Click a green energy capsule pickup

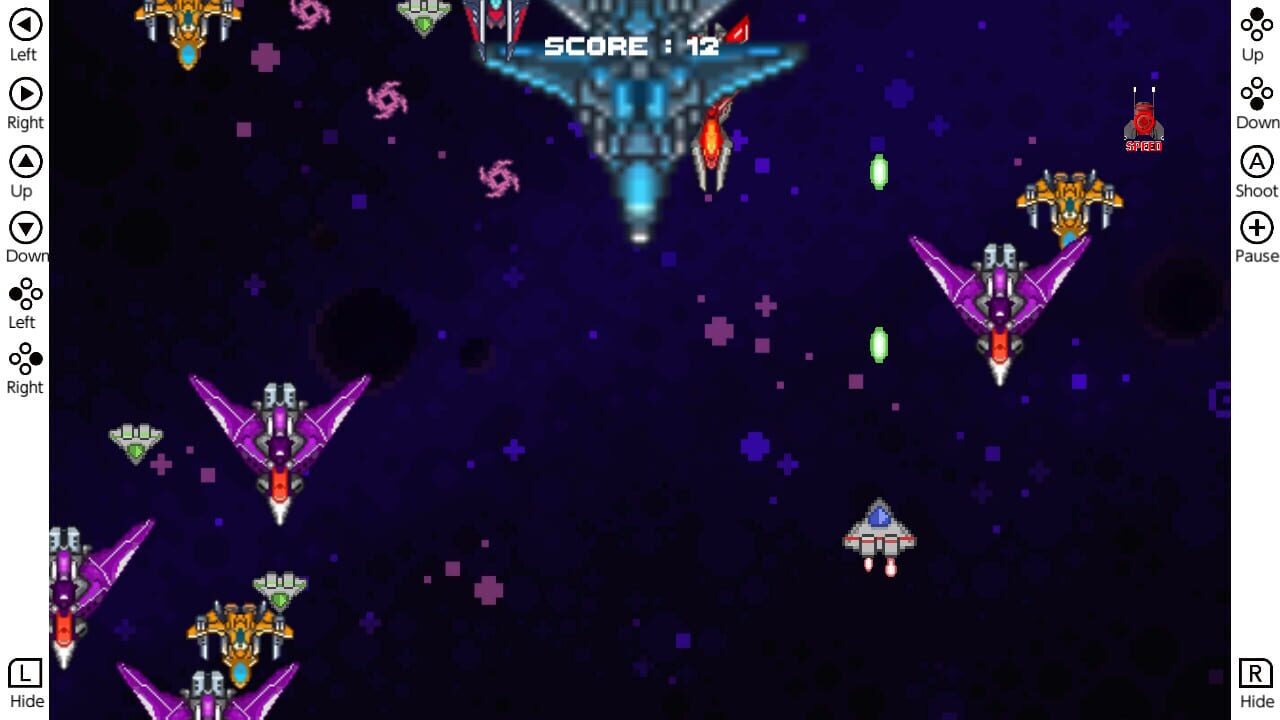click(878, 171)
